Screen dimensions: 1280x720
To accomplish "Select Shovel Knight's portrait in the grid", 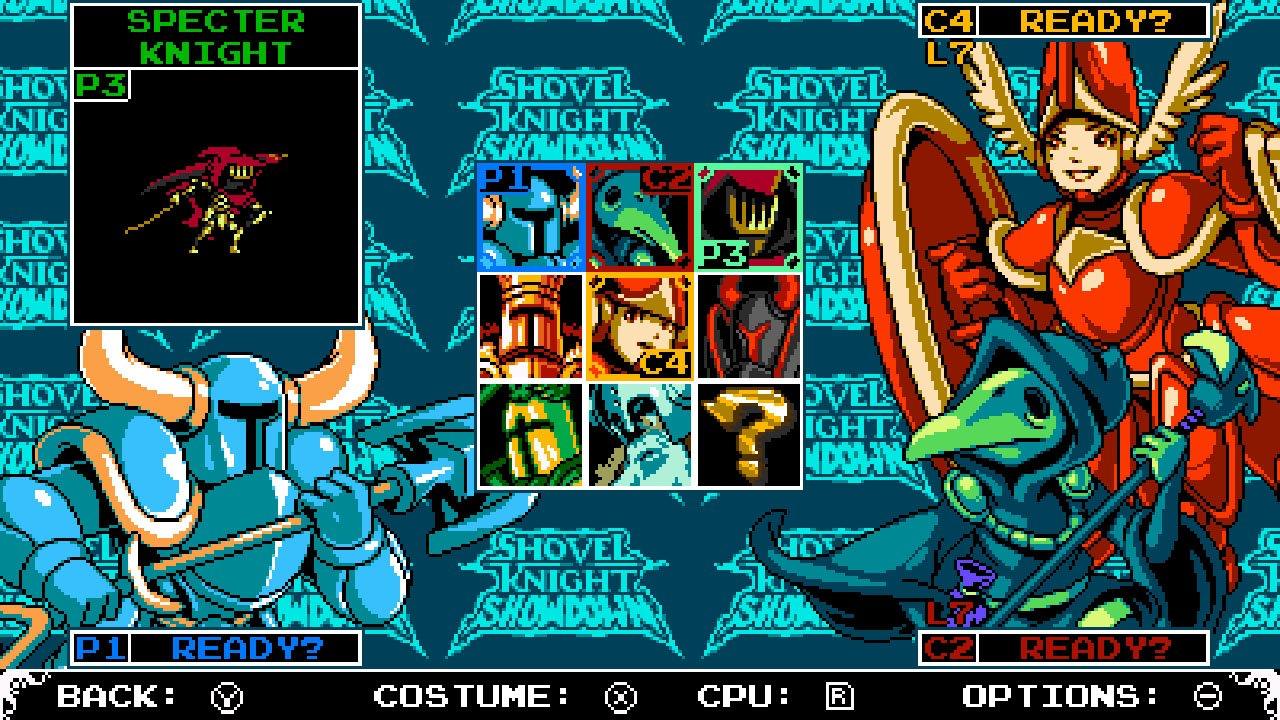I will [x=530, y=215].
